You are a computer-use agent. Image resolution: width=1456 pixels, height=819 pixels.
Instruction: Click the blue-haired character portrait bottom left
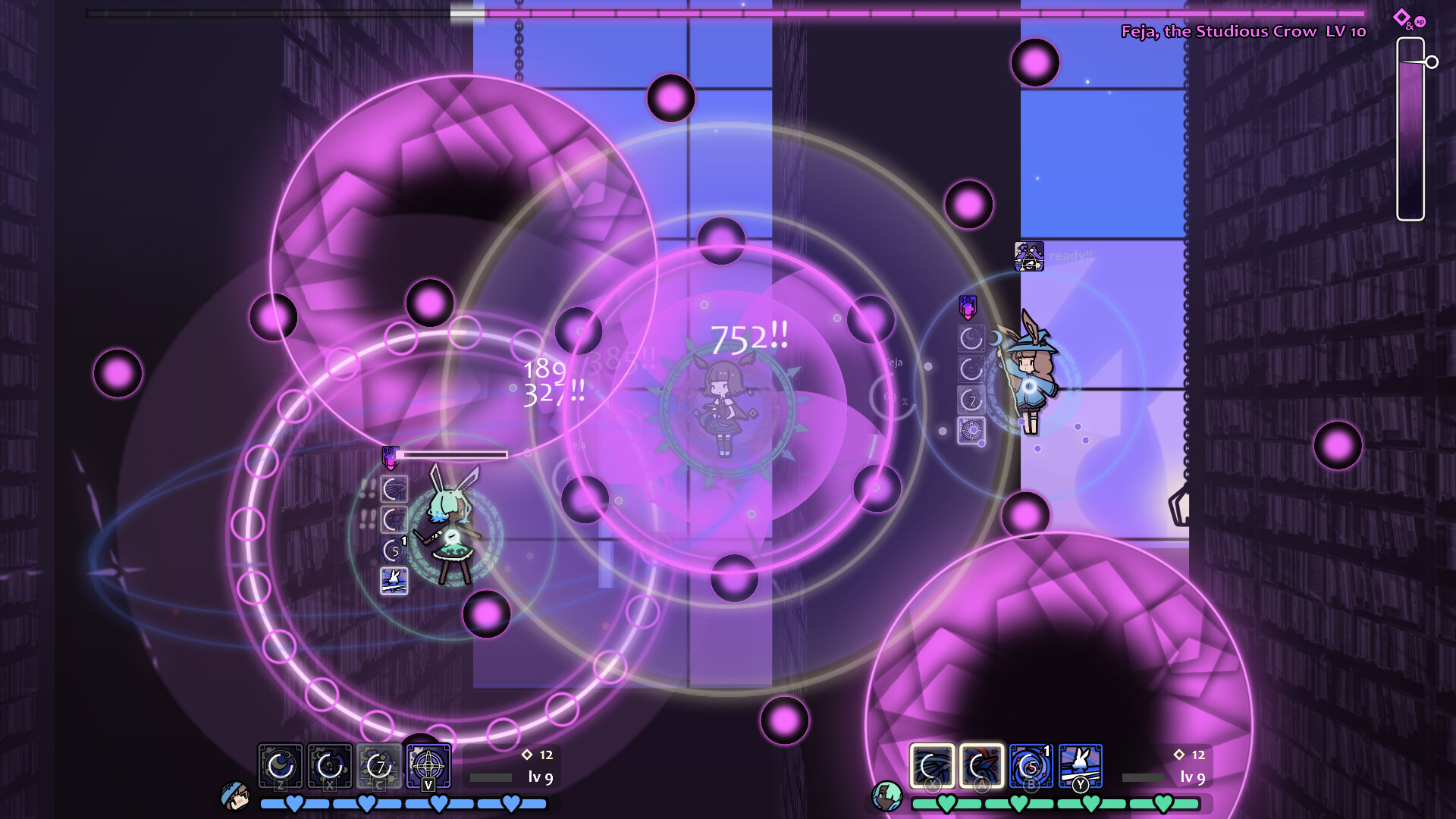click(x=235, y=796)
